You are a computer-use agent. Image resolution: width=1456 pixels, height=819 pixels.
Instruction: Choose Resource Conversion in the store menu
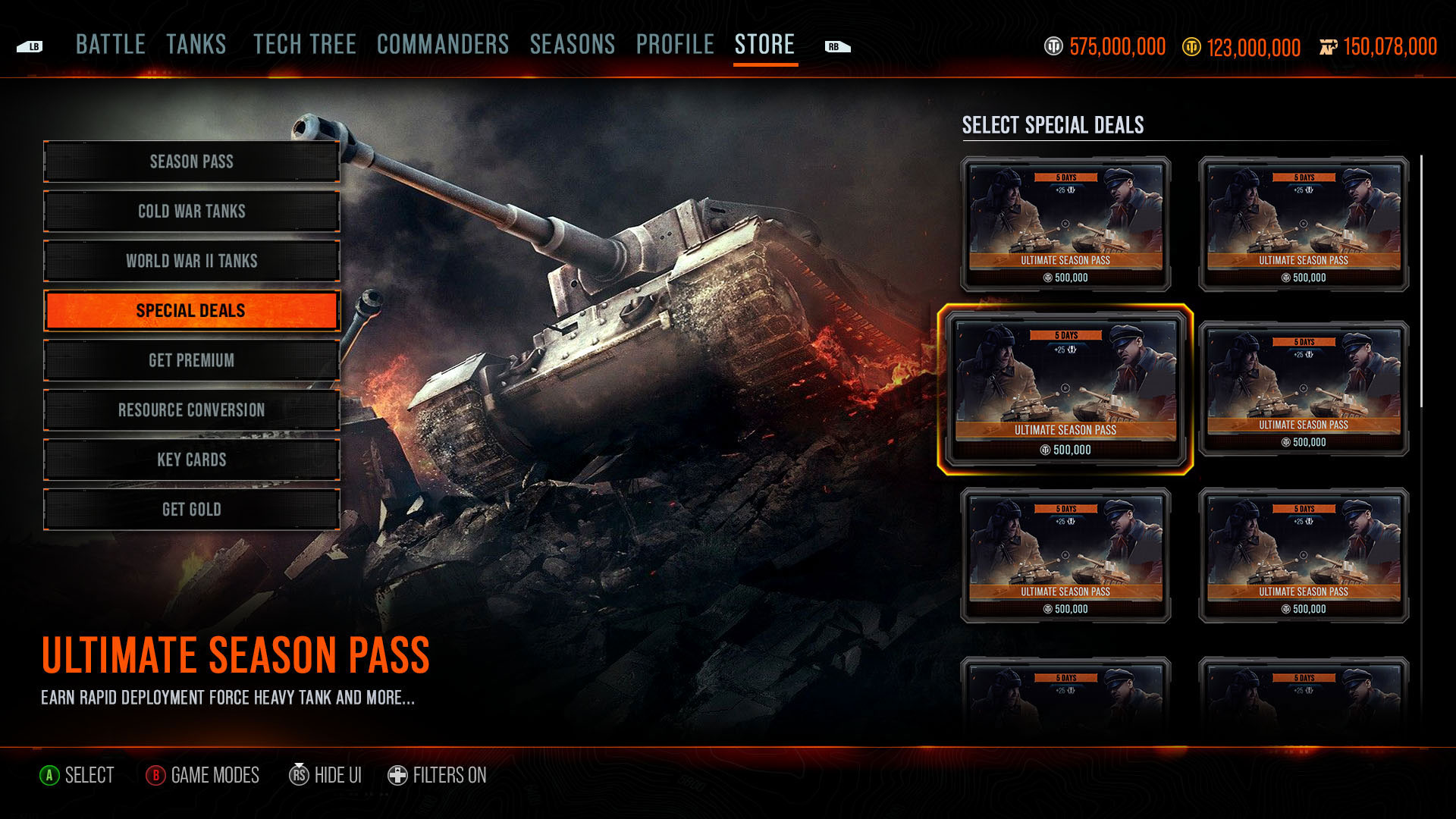click(192, 410)
